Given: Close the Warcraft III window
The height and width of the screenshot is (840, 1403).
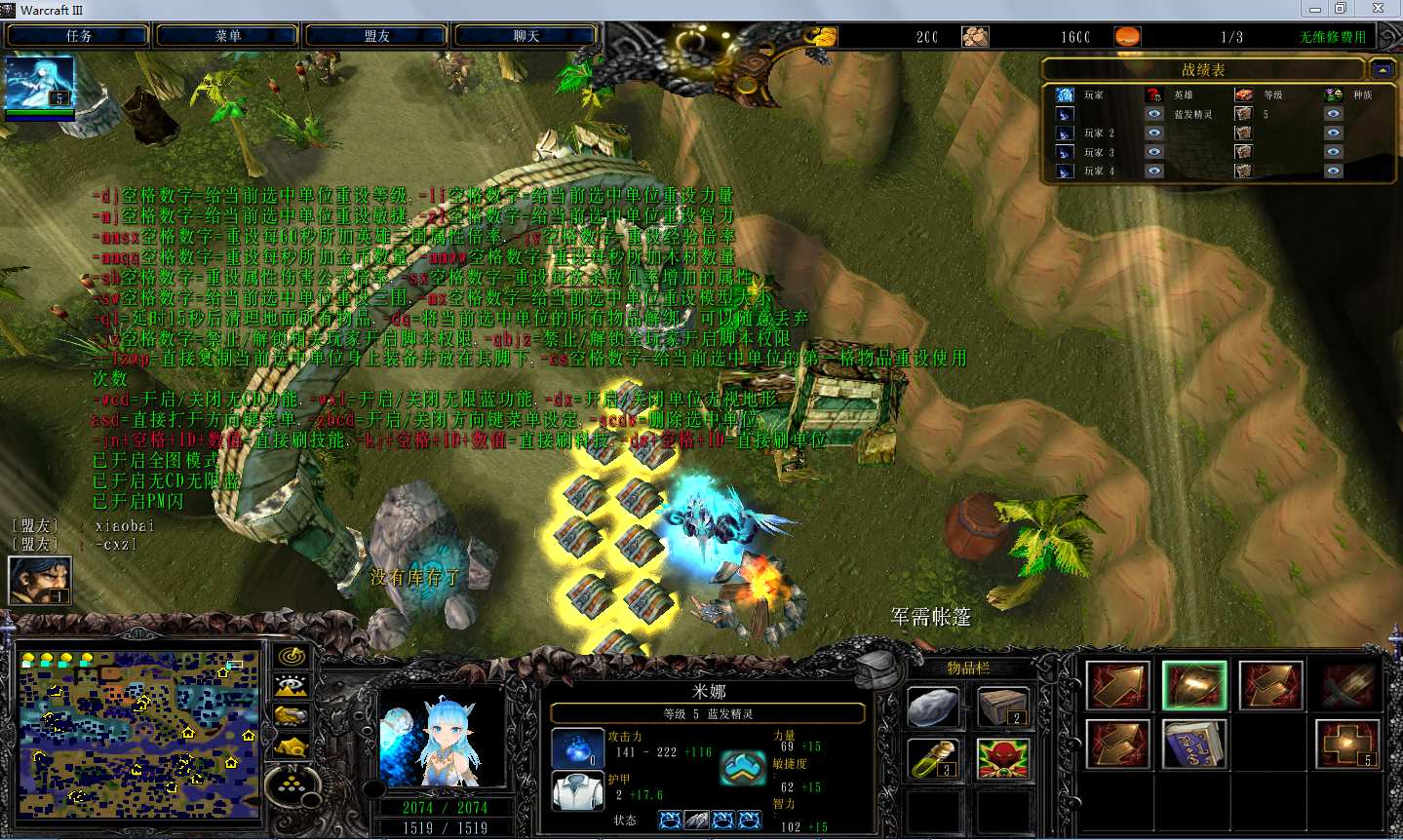Looking at the screenshot, I should [x=1378, y=9].
